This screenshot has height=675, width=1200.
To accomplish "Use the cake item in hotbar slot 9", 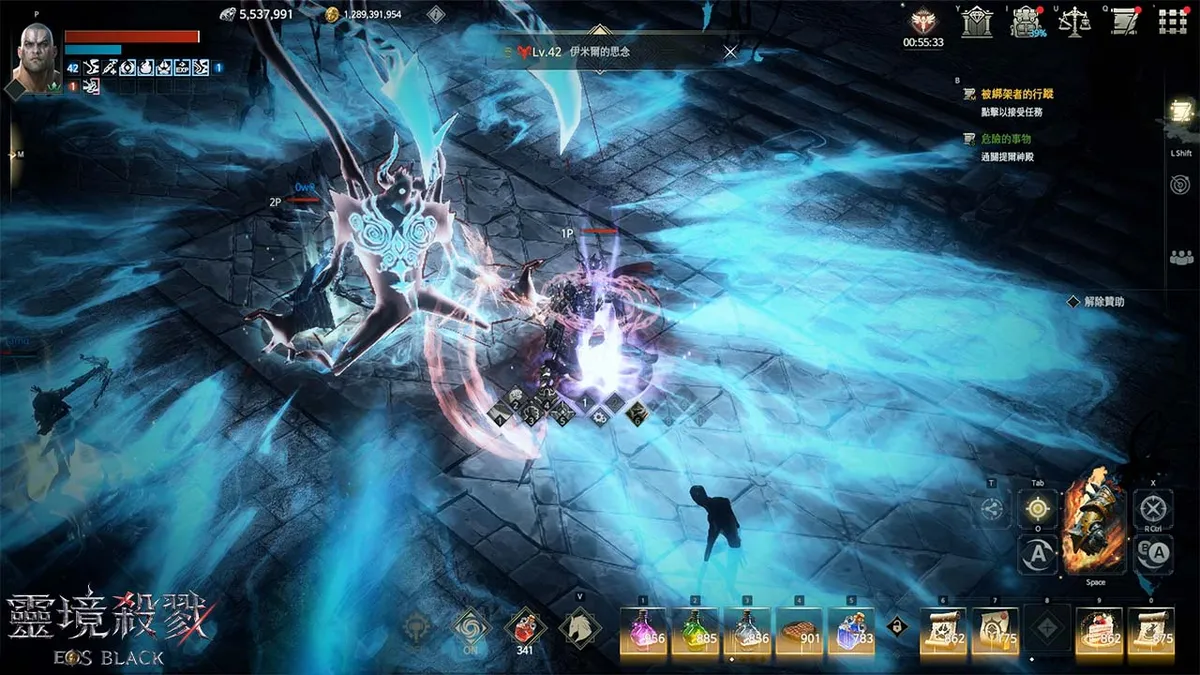I will pyautogui.click(x=1098, y=631).
